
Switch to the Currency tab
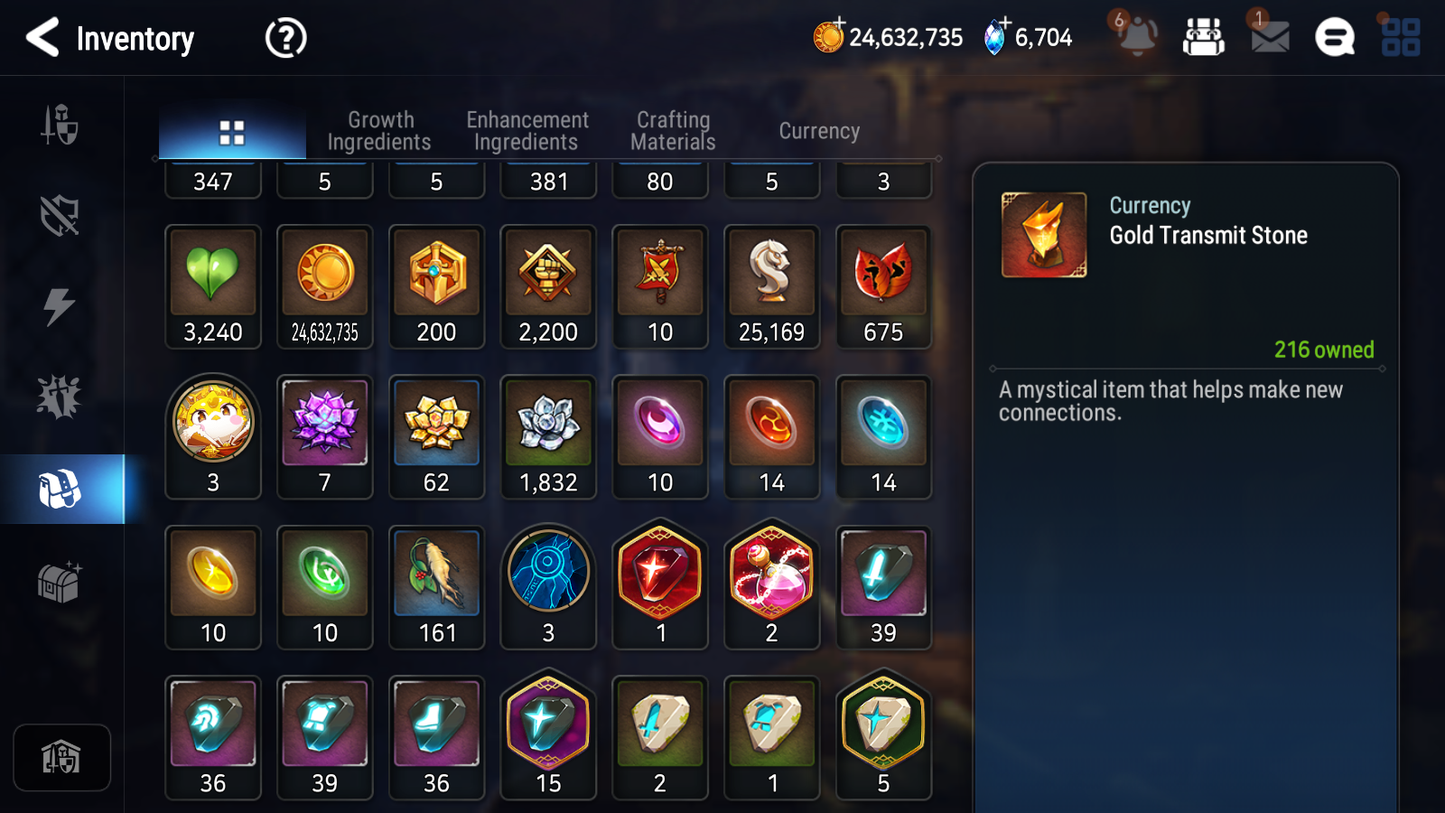tap(818, 131)
